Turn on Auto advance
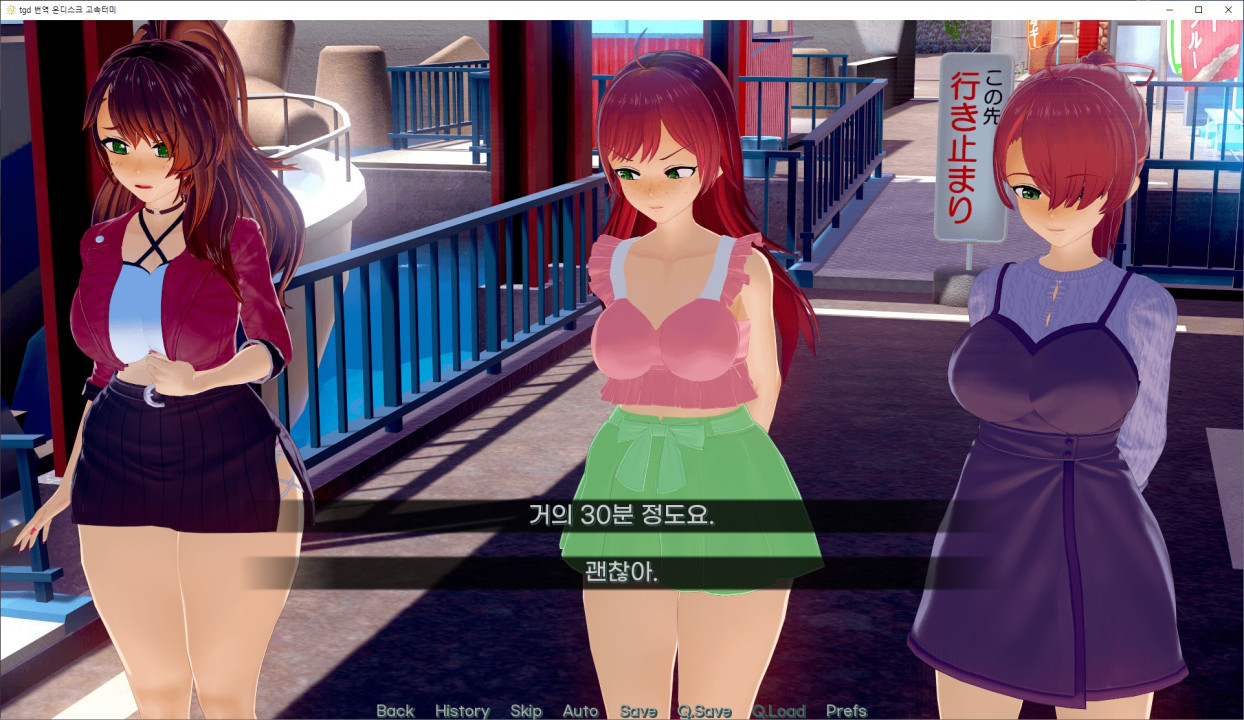 580,711
